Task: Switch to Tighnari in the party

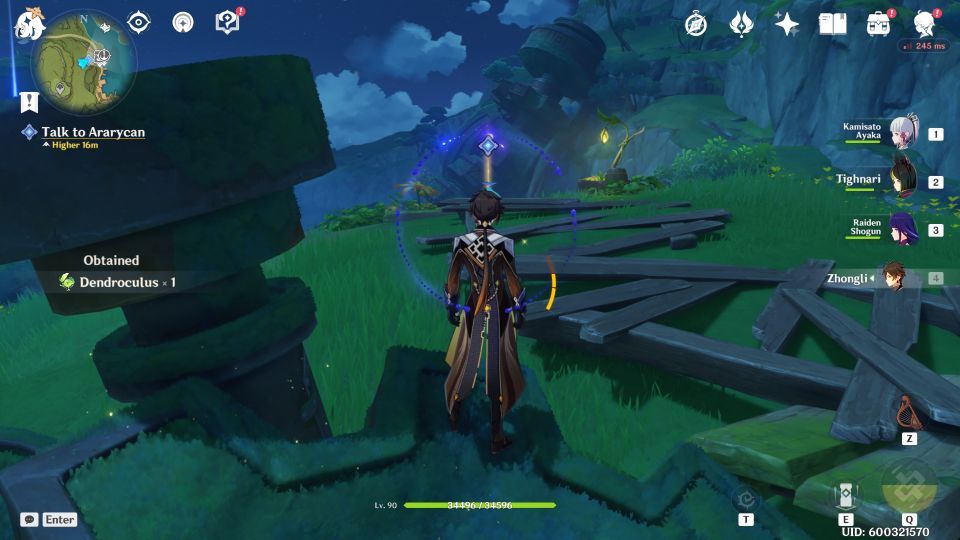Action: click(904, 181)
